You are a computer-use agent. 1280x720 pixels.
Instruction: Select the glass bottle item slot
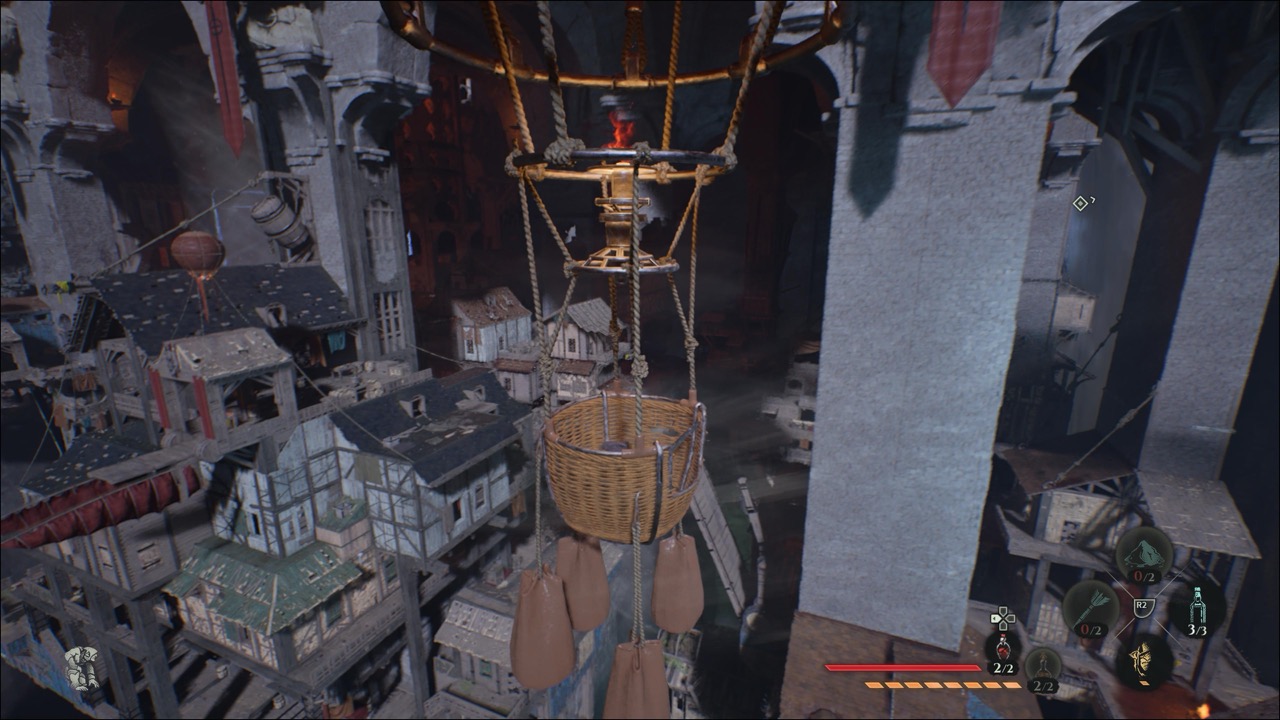tap(1196, 606)
